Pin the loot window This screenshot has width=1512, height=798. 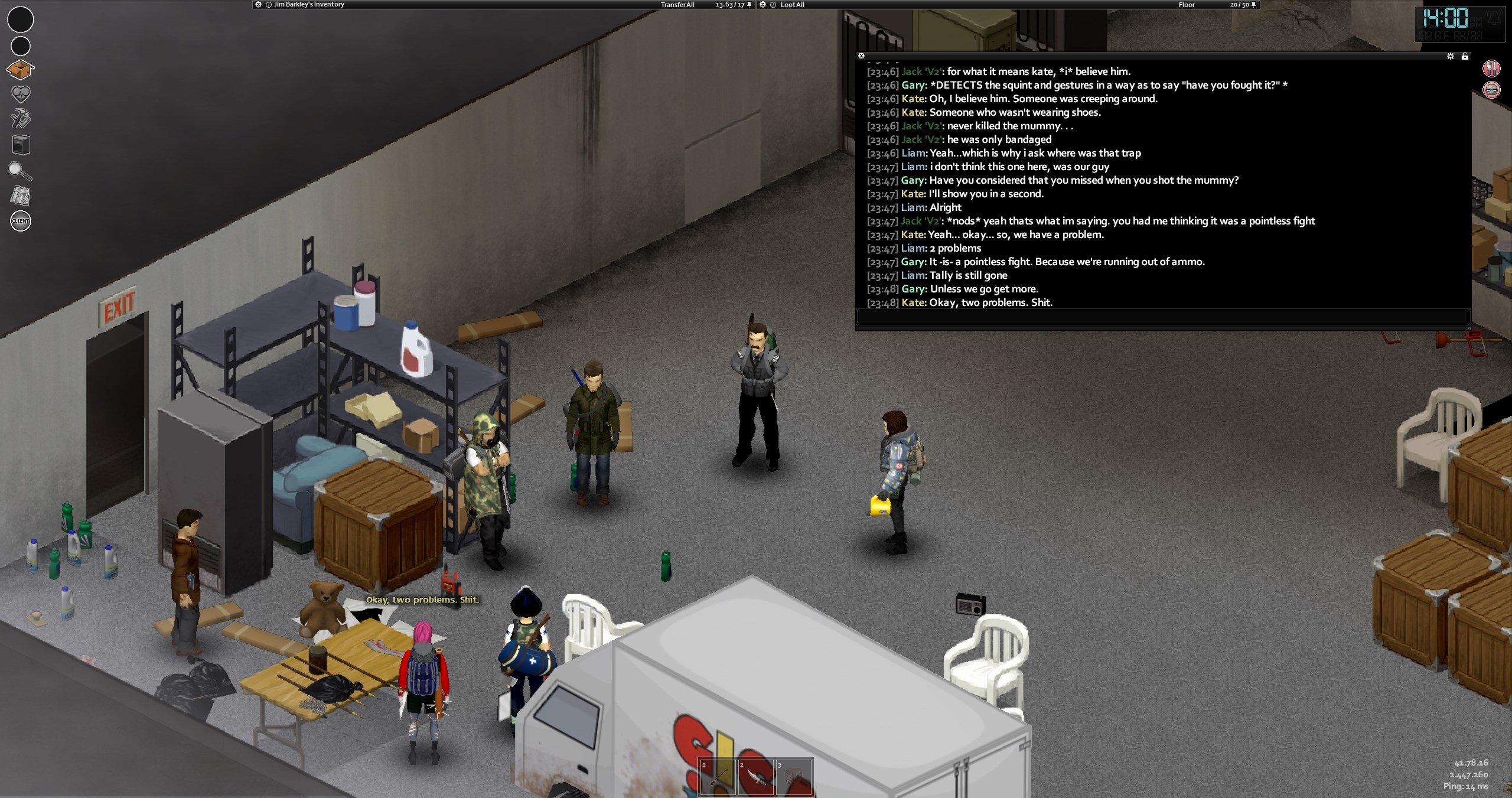pos(1254,5)
